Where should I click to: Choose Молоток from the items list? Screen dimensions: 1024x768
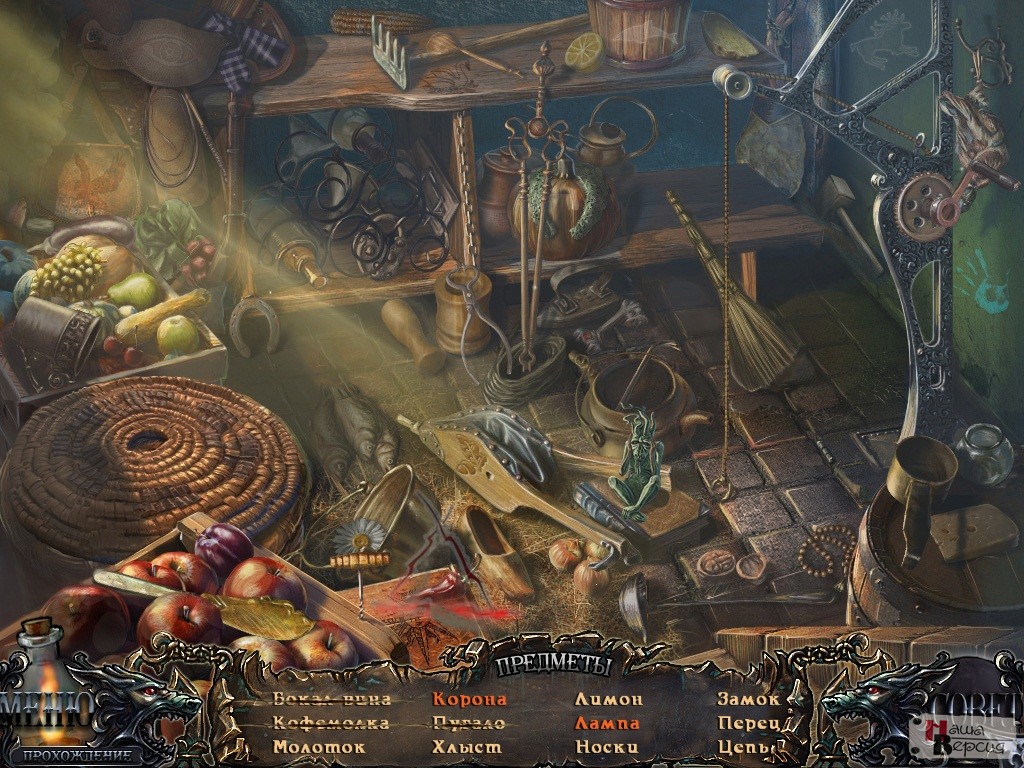coord(319,747)
